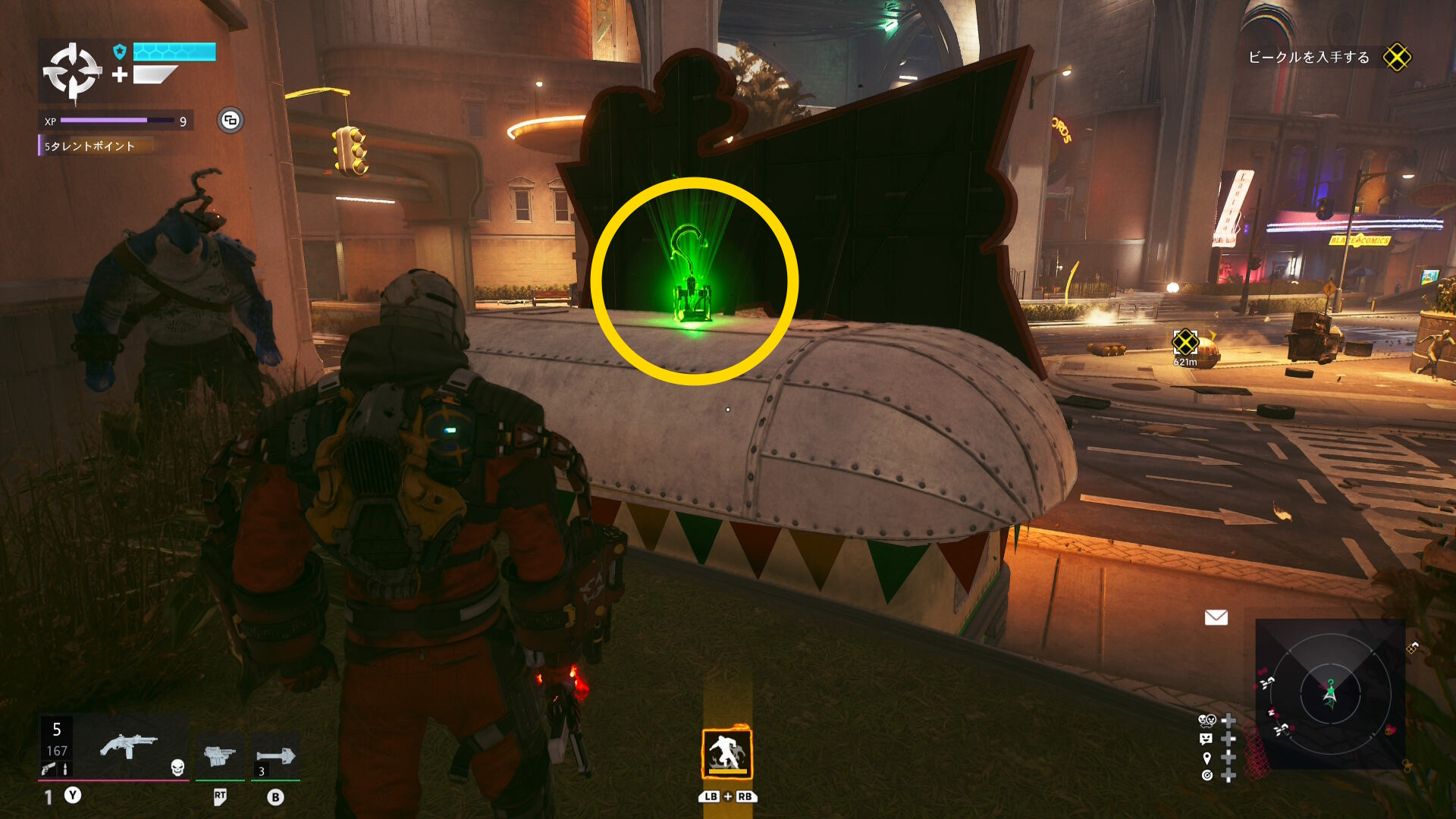Activate the traversal ability icon
The width and height of the screenshot is (1456, 819).
click(726, 754)
